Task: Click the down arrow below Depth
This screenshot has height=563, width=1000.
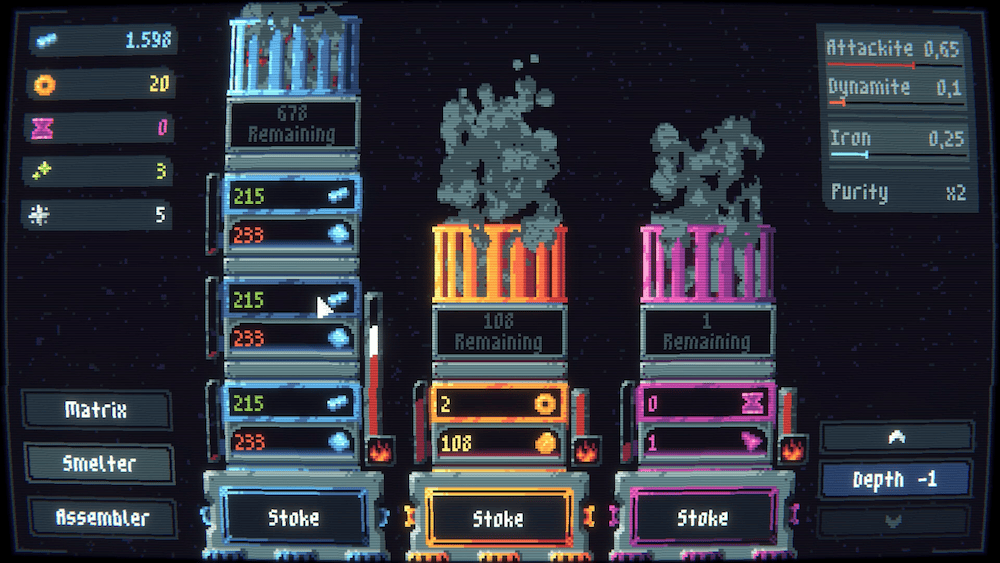Action: [895, 520]
